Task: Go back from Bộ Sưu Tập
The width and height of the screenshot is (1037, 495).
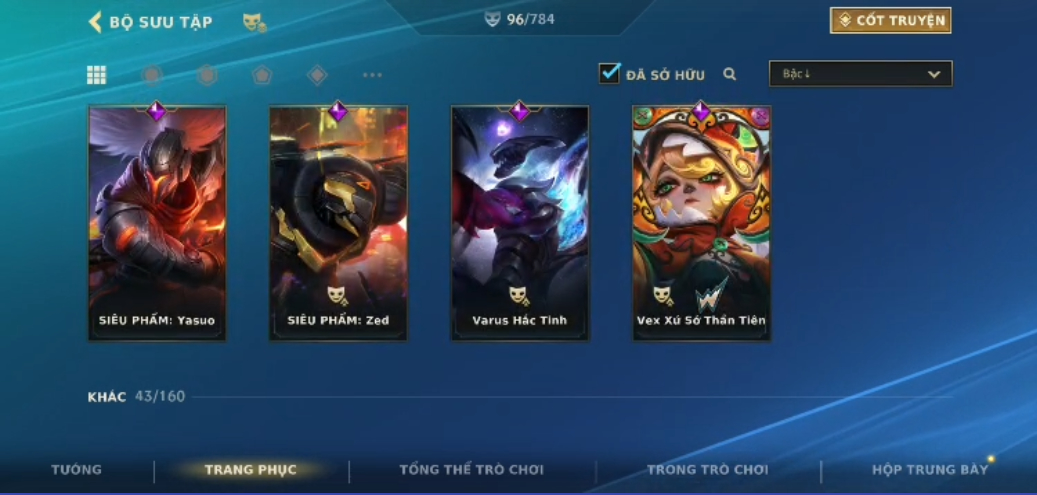Action: pos(96,21)
